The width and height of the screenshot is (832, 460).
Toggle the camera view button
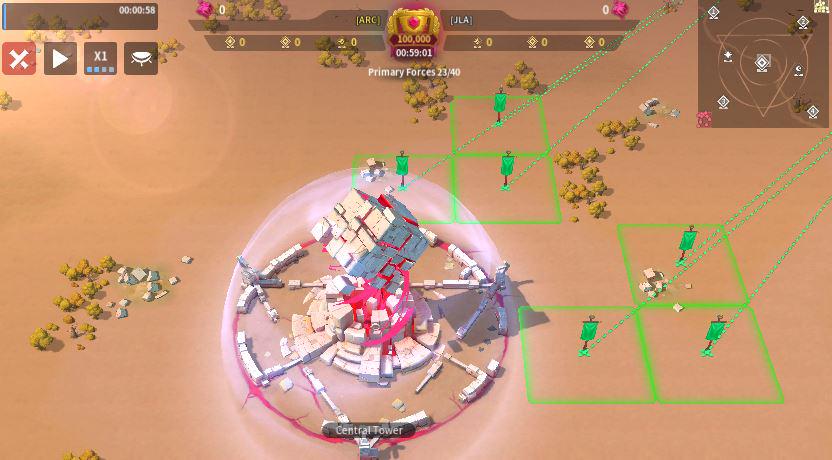(141, 58)
